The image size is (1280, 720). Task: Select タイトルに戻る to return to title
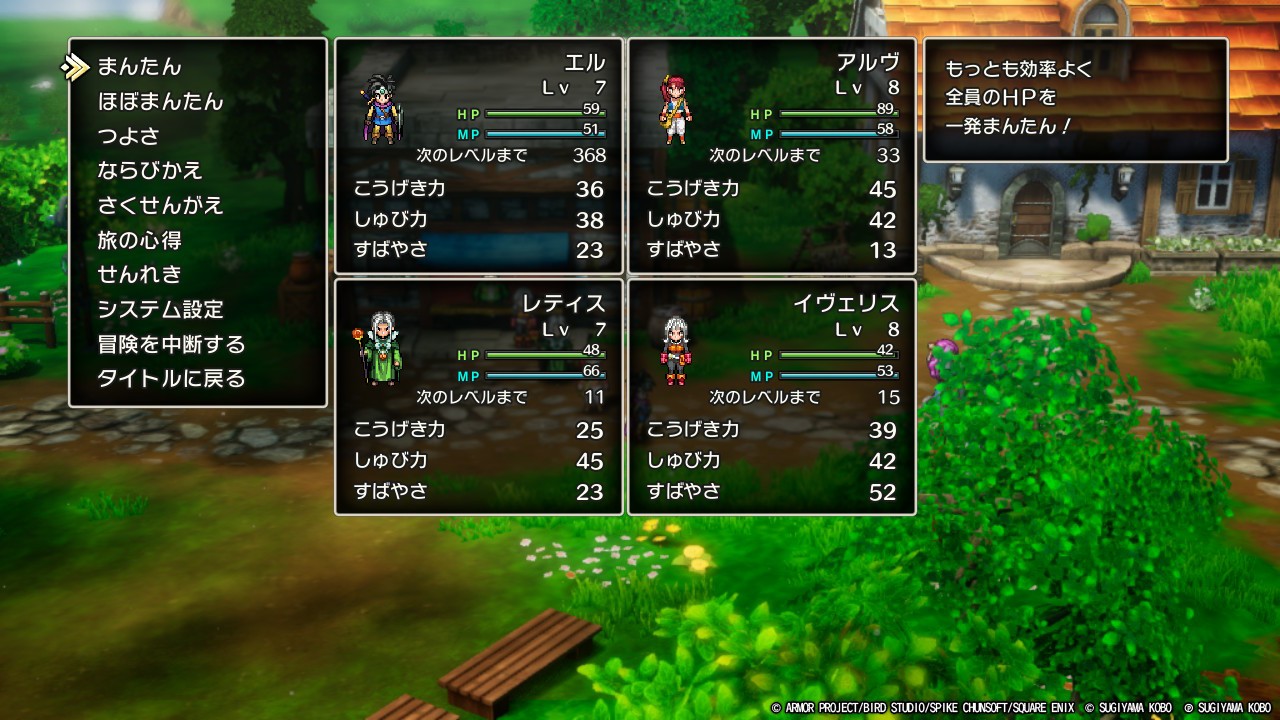pyautogui.click(x=171, y=379)
